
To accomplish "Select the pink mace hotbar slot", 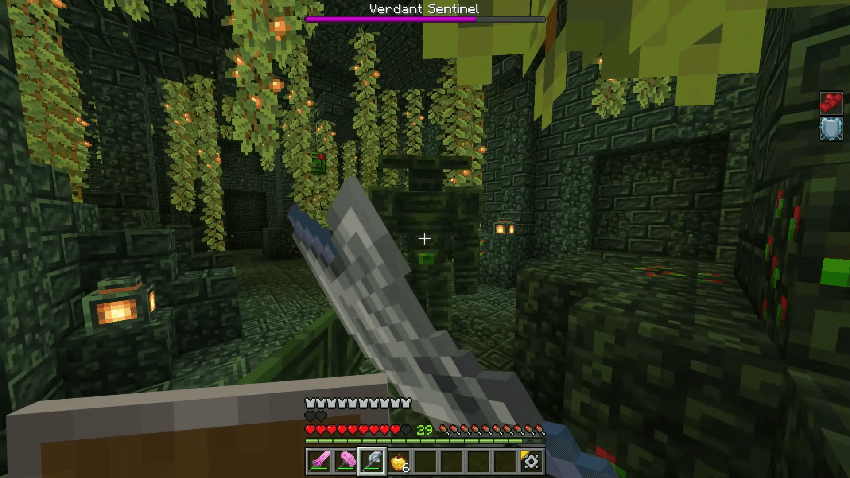I will click(x=346, y=461).
